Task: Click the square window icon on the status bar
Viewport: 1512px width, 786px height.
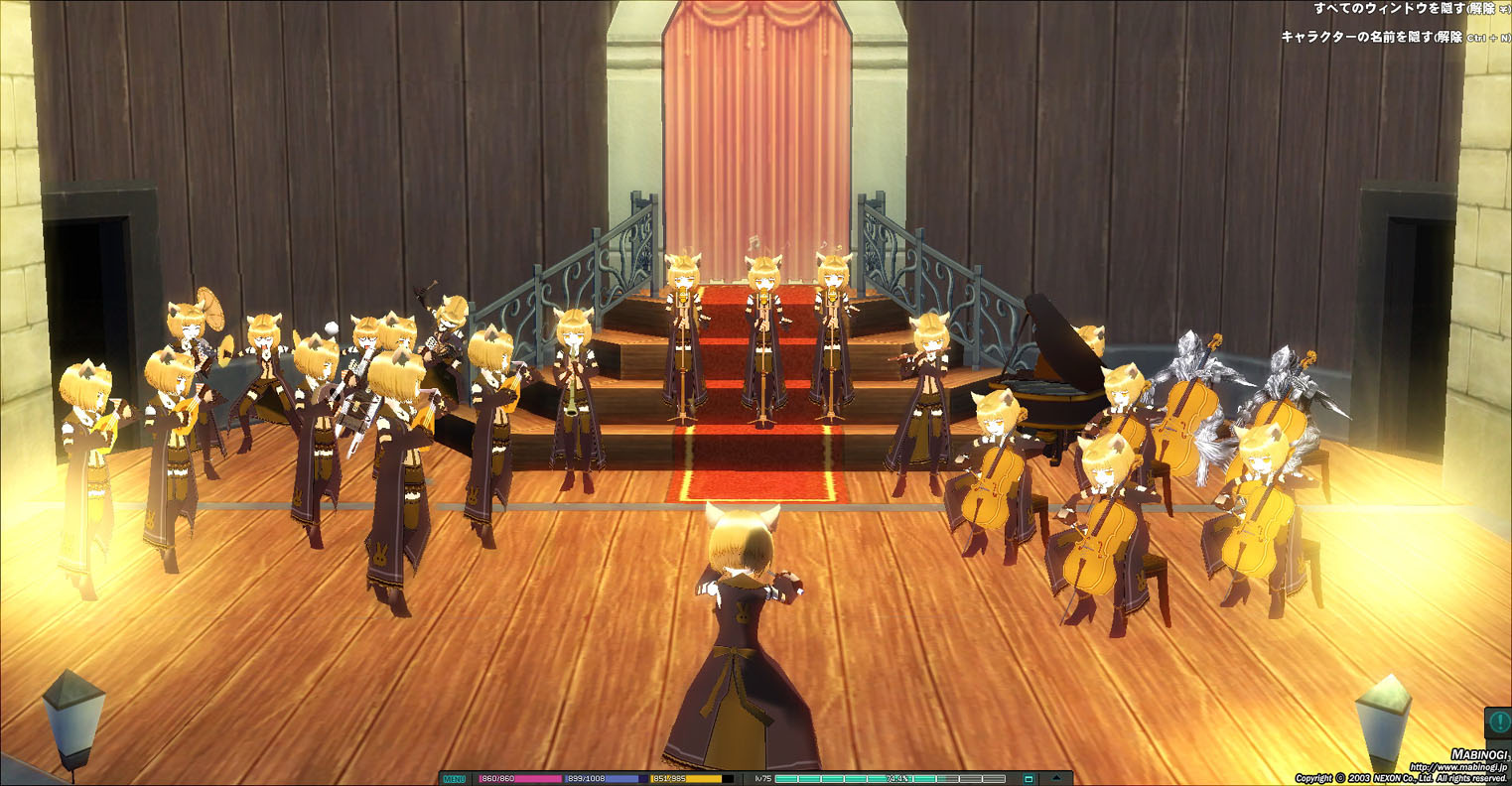Action: pyautogui.click(x=1029, y=779)
